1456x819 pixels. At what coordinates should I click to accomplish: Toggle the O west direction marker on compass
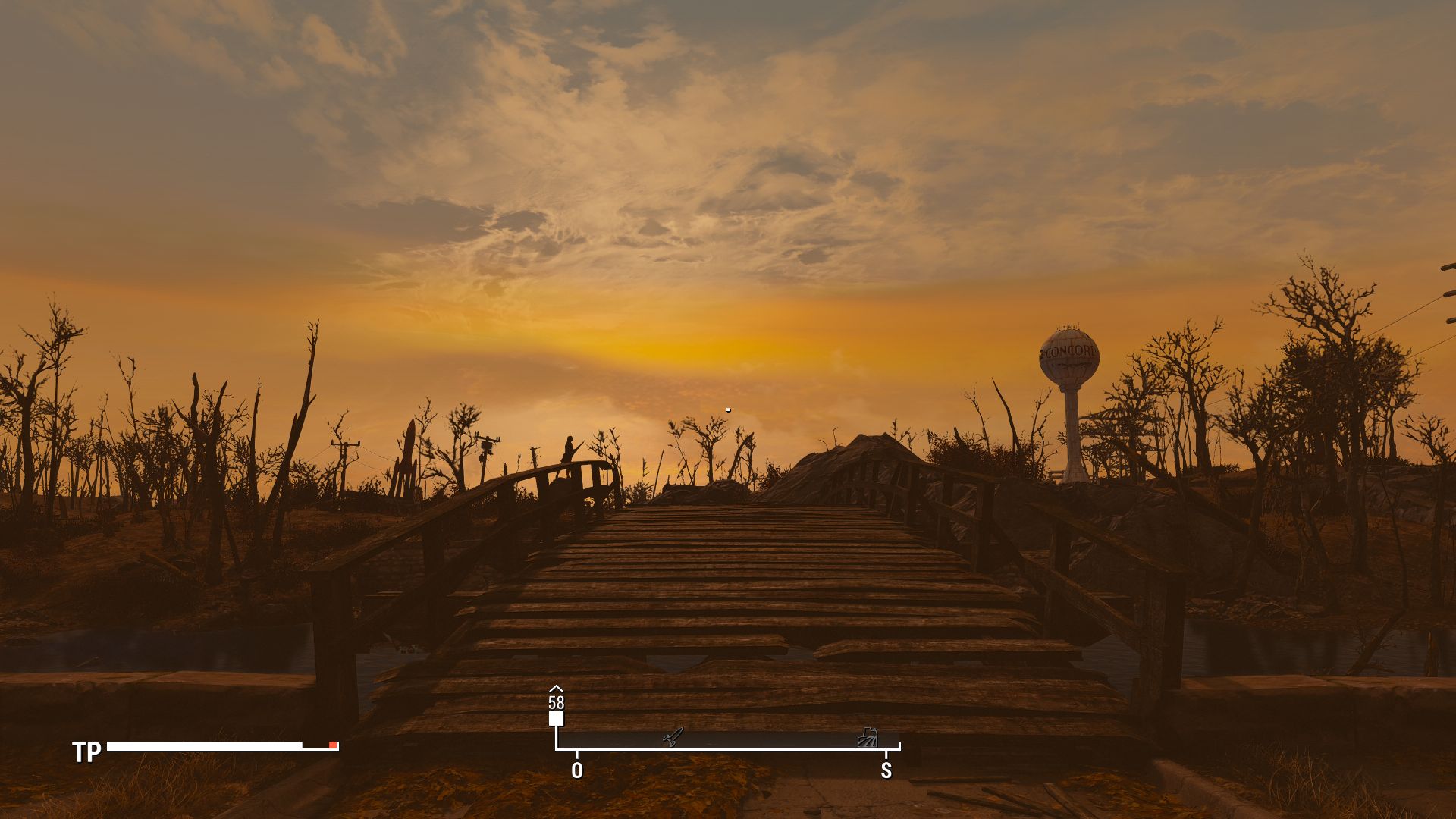(x=577, y=770)
